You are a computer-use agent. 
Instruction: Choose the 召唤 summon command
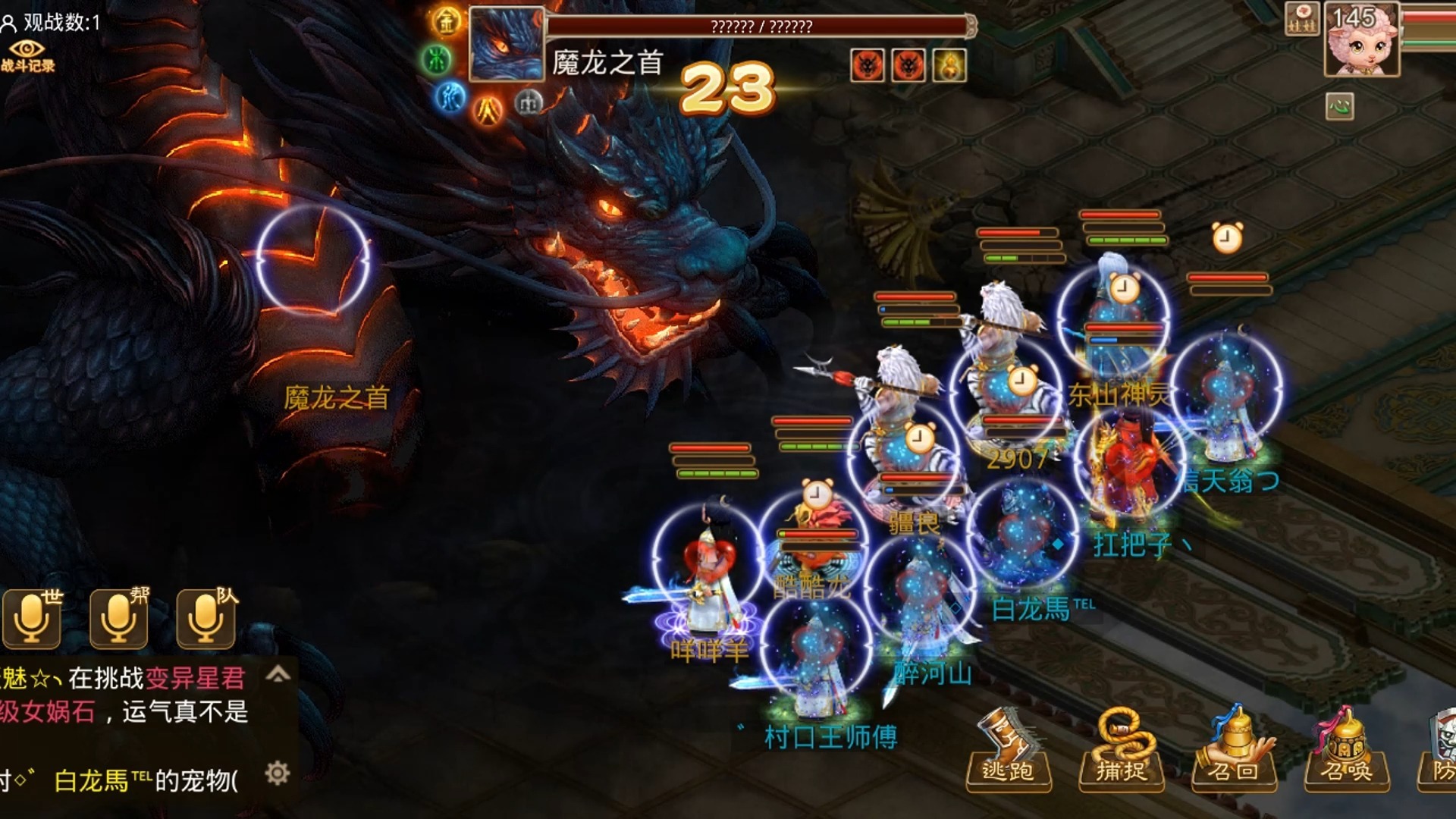1346,752
